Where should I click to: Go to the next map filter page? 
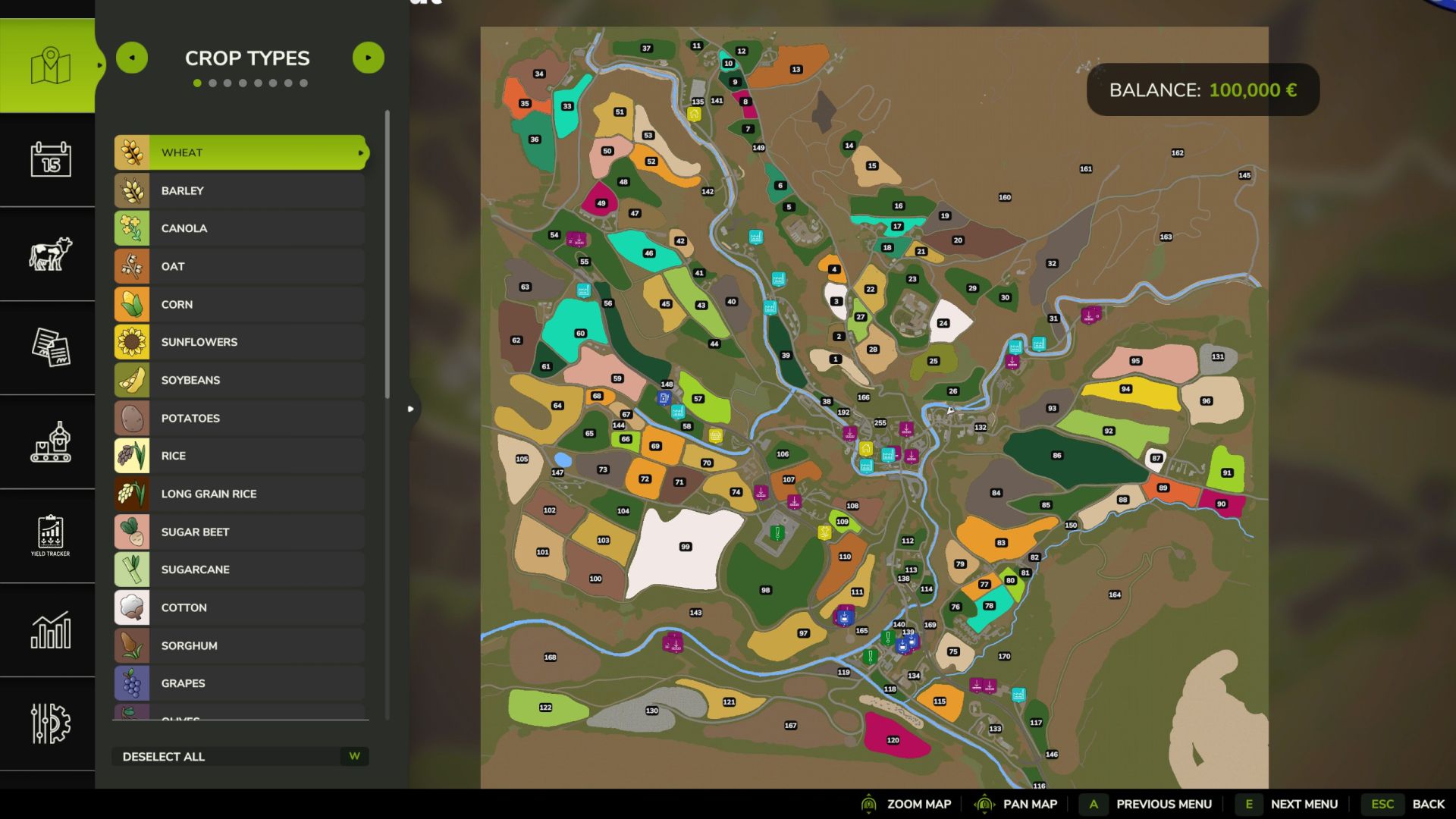click(x=369, y=58)
